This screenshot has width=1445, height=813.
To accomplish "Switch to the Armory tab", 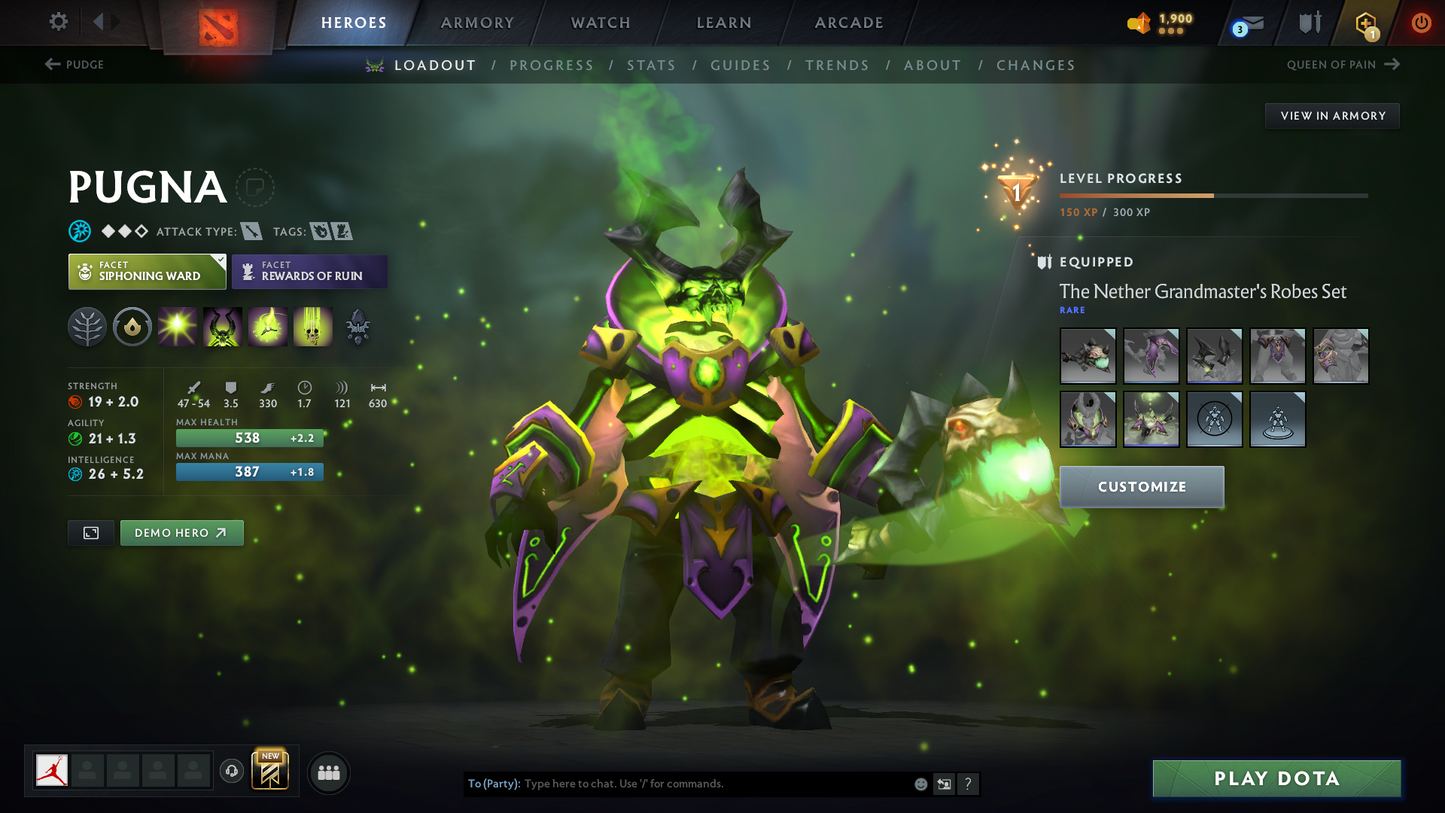I will (x=477, y=22).
